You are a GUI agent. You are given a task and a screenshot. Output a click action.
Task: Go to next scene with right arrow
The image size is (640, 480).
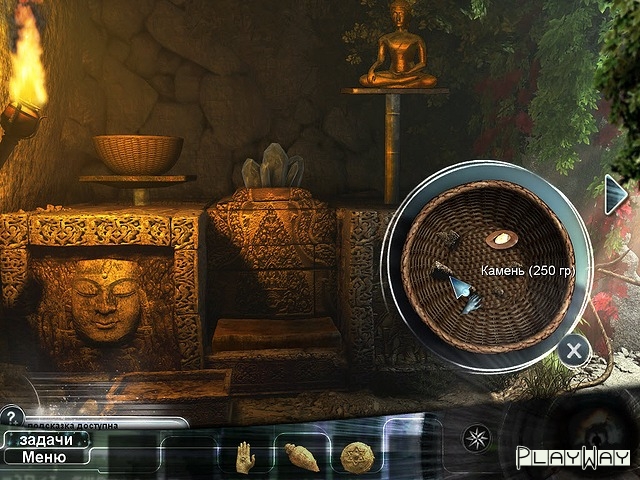pyautogui.click(x=616, y=194)
